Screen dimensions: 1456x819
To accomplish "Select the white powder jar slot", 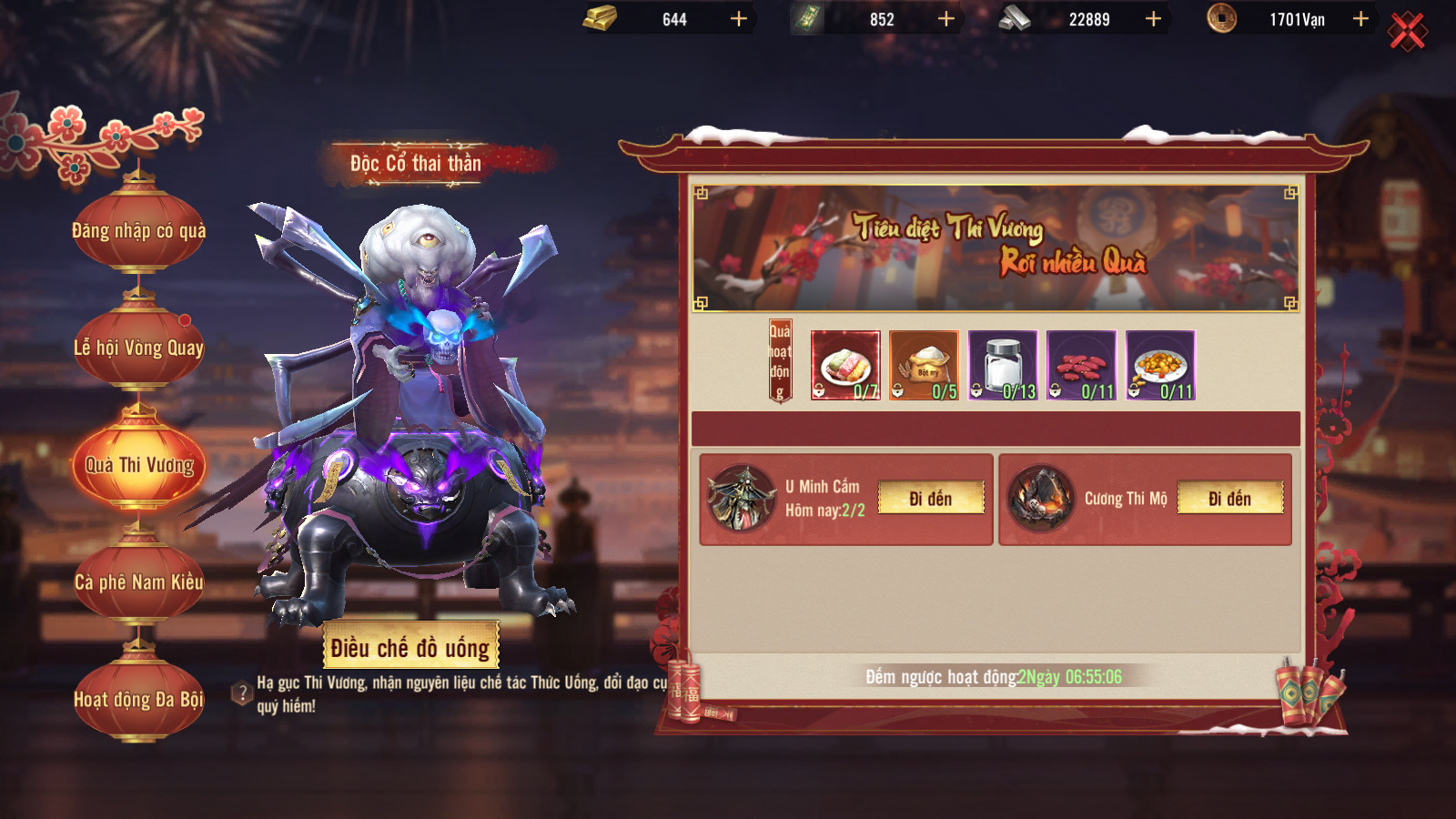I will coord(1003,365).
